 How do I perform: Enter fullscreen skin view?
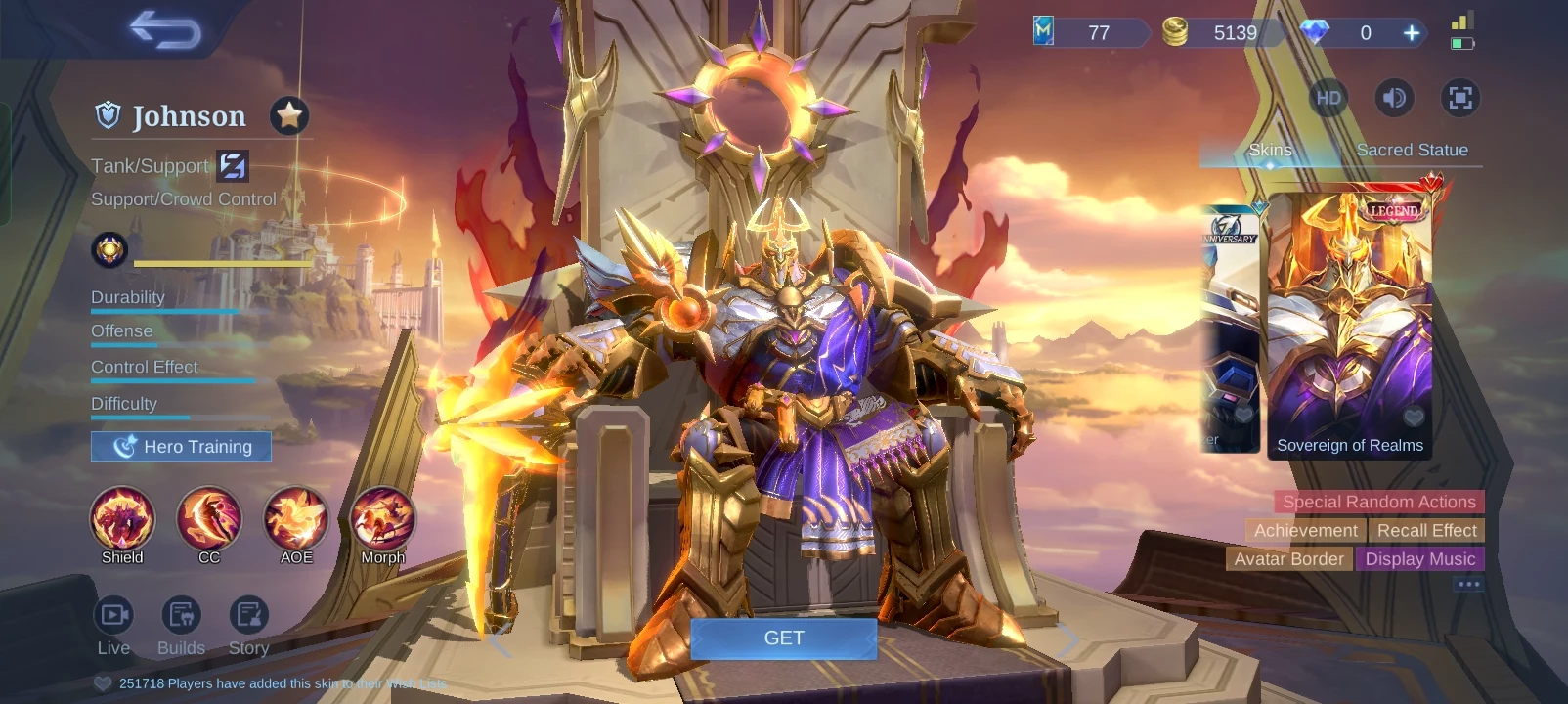(1459, 98)
